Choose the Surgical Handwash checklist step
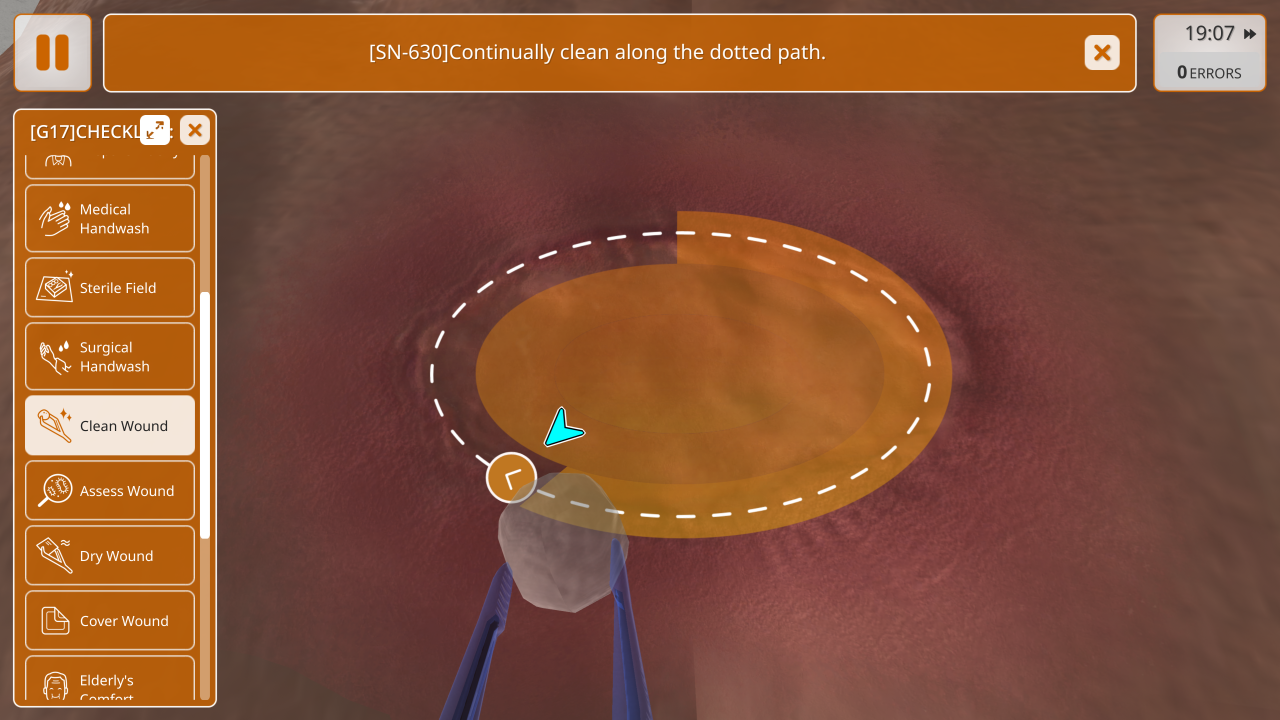The image size is (1280, 720). pos(110,356)
